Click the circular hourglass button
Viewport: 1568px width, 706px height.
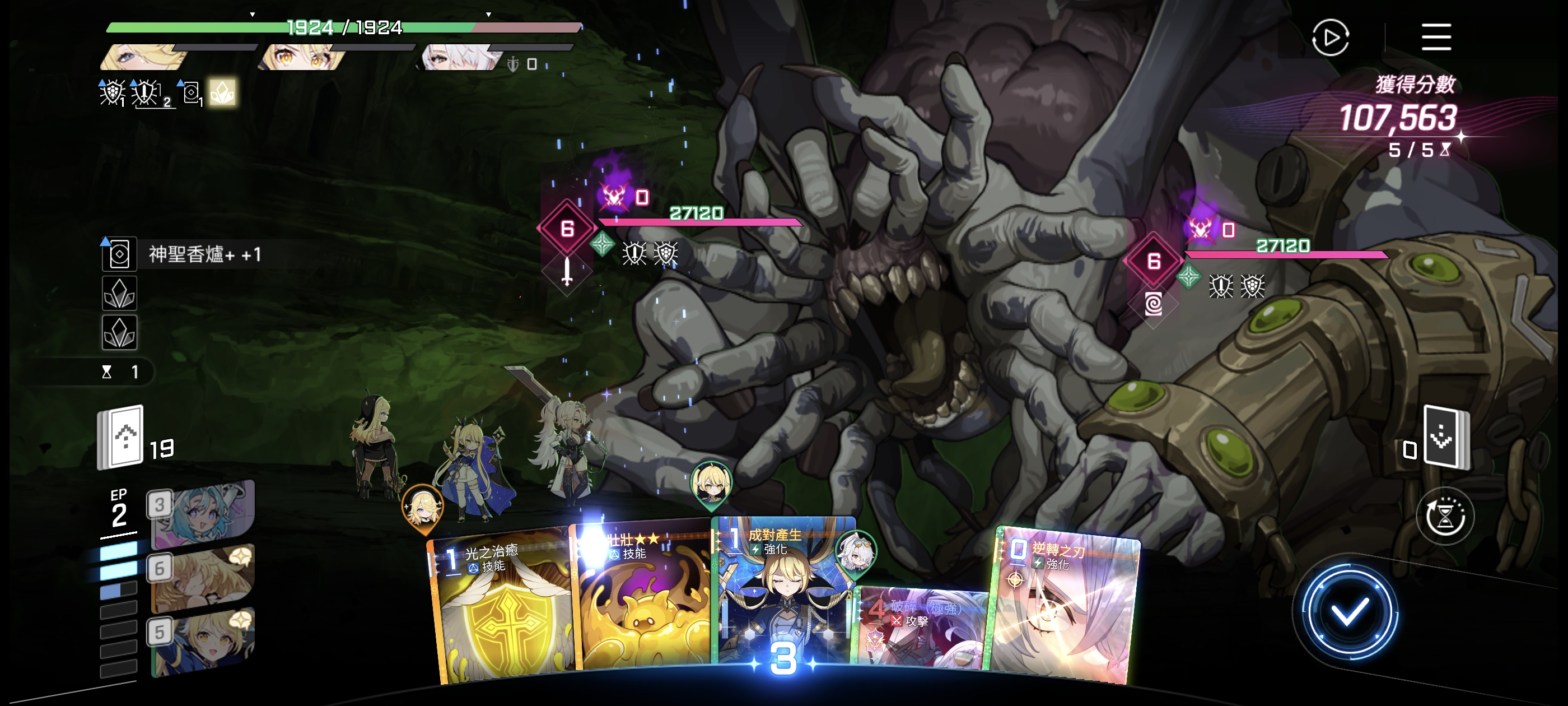click(1444, 517)
